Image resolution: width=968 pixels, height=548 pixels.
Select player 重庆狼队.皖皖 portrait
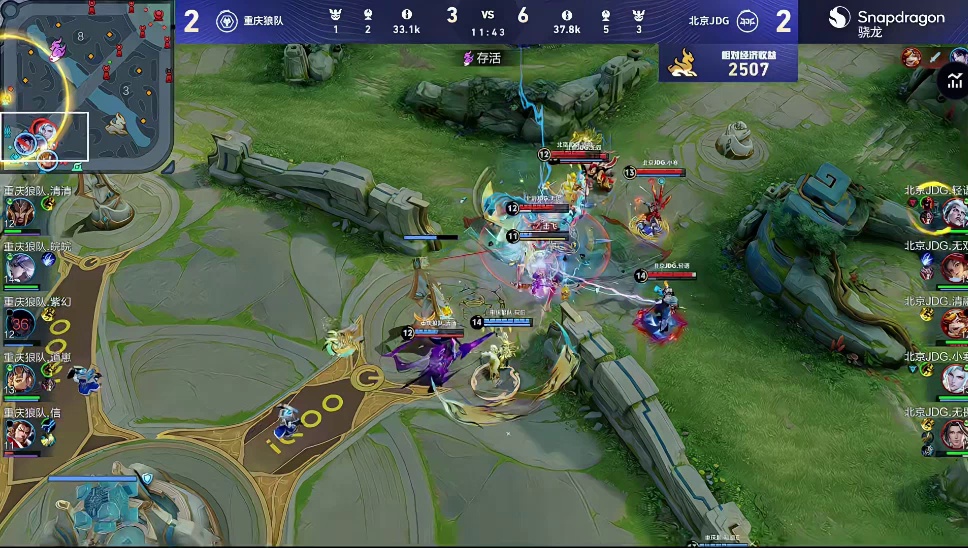click(21, 267)
